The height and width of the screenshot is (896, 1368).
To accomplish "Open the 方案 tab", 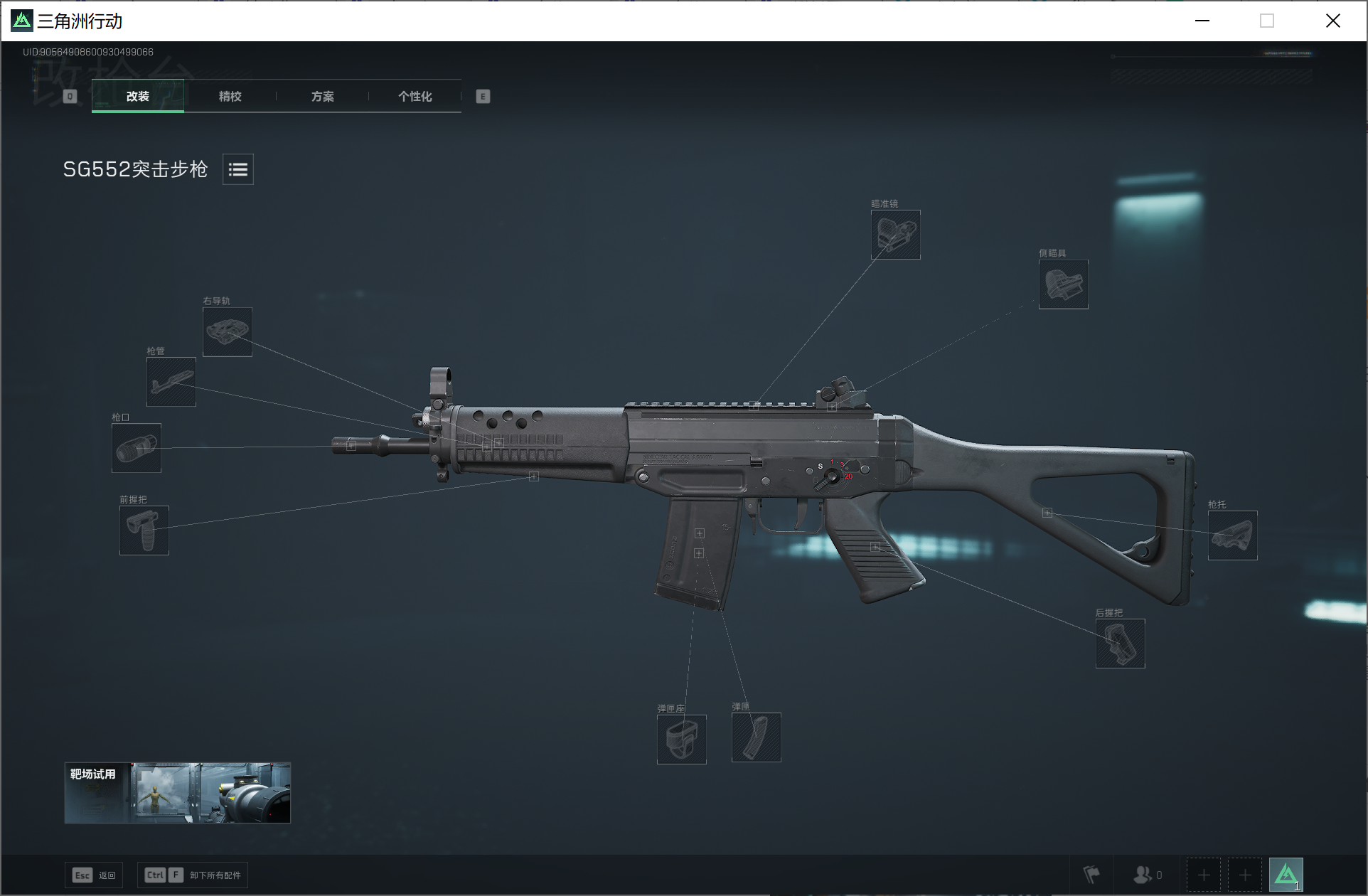I will [x=322, y=97].
